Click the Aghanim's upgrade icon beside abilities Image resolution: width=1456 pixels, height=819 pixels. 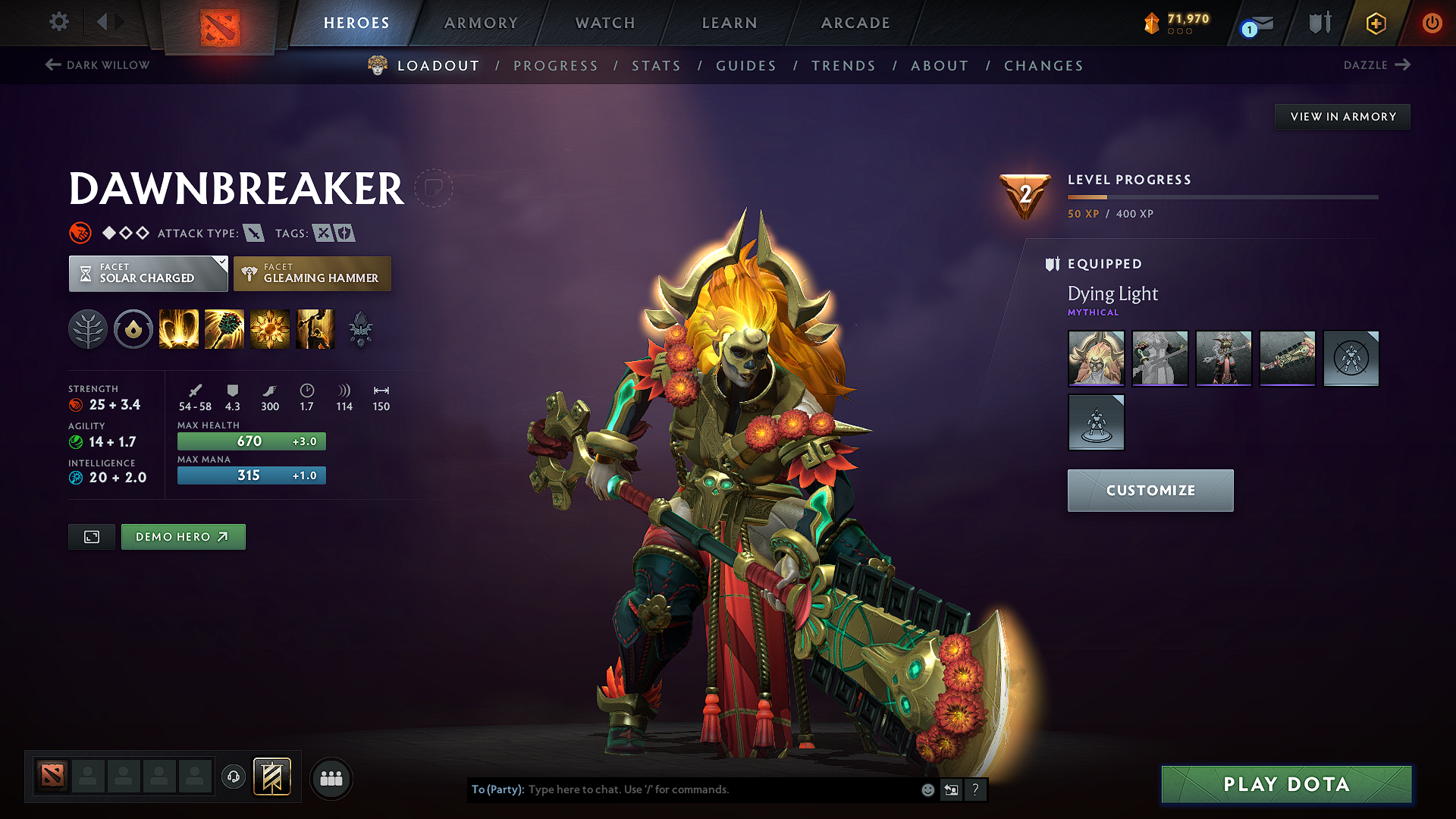pos(362,329)
